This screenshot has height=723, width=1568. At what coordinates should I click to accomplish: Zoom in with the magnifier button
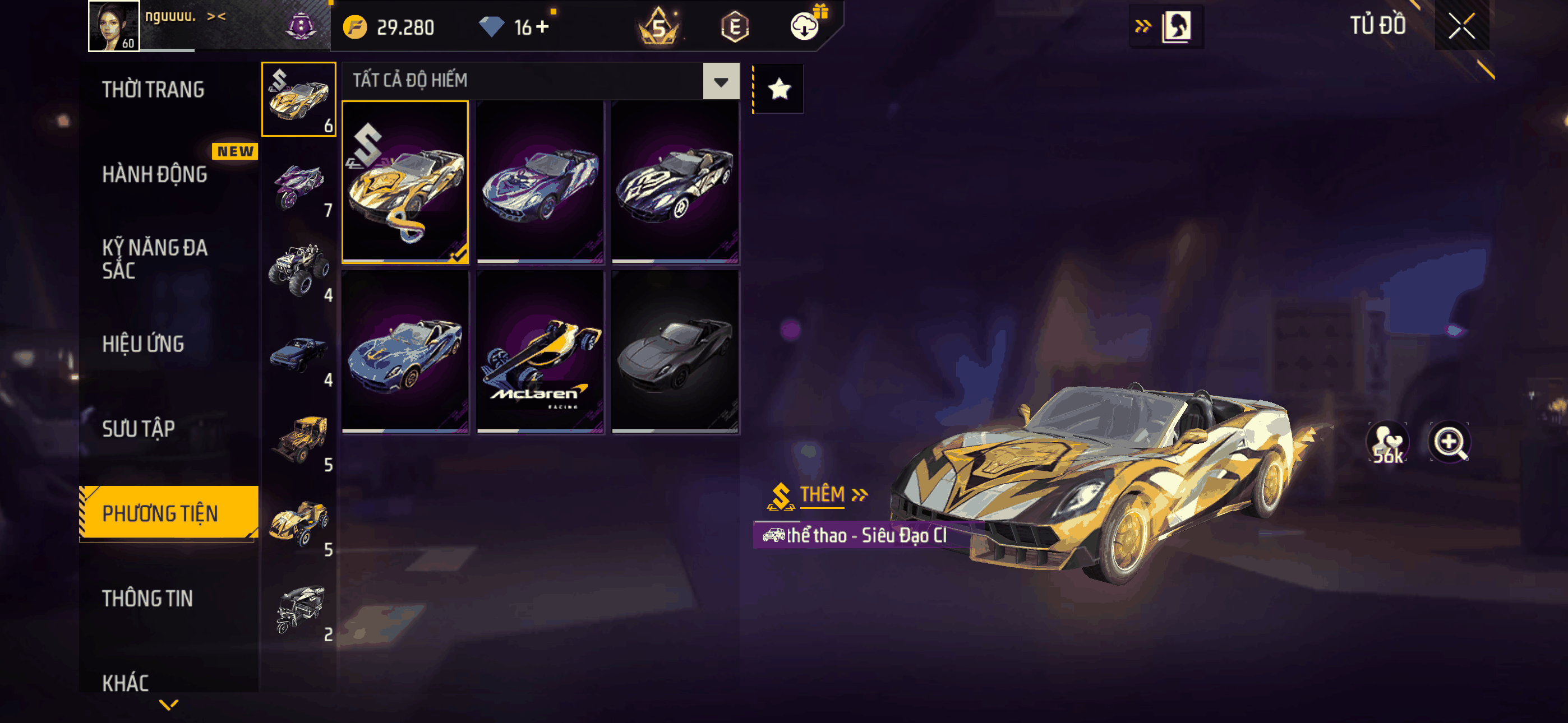pyautogui.click(x=1449, y=441)
